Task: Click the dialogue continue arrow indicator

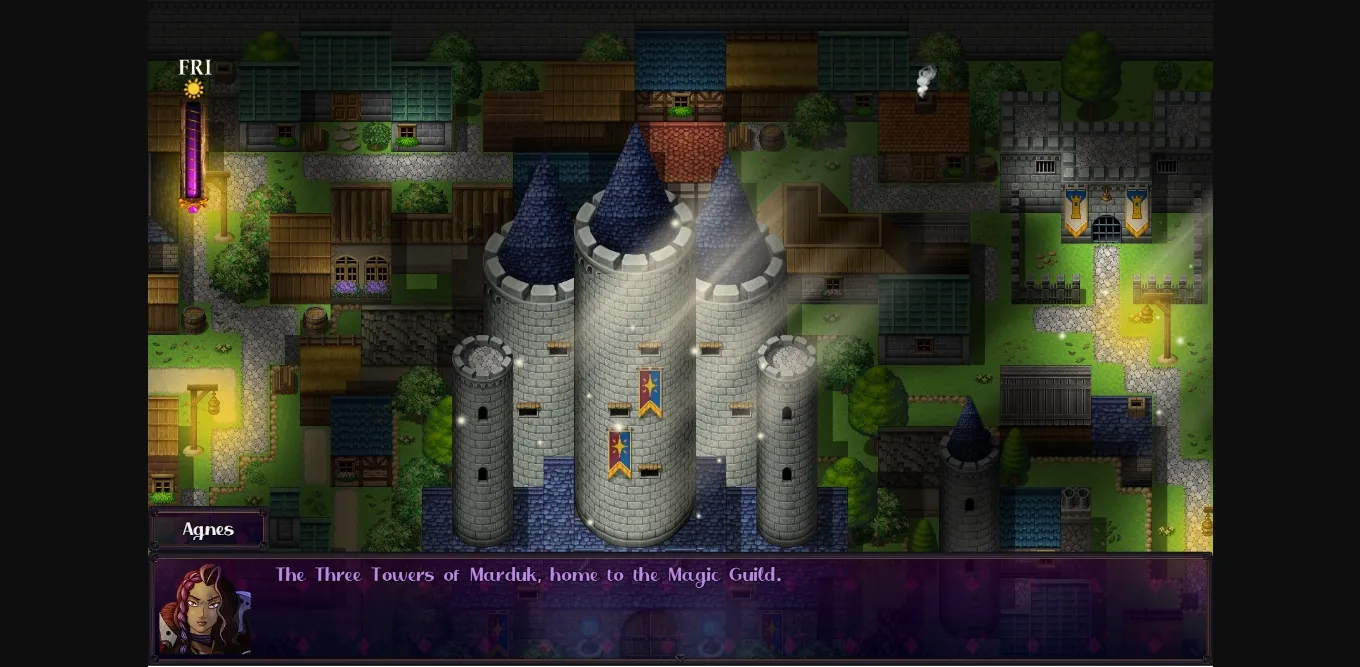Action: (x=680, y=658)
